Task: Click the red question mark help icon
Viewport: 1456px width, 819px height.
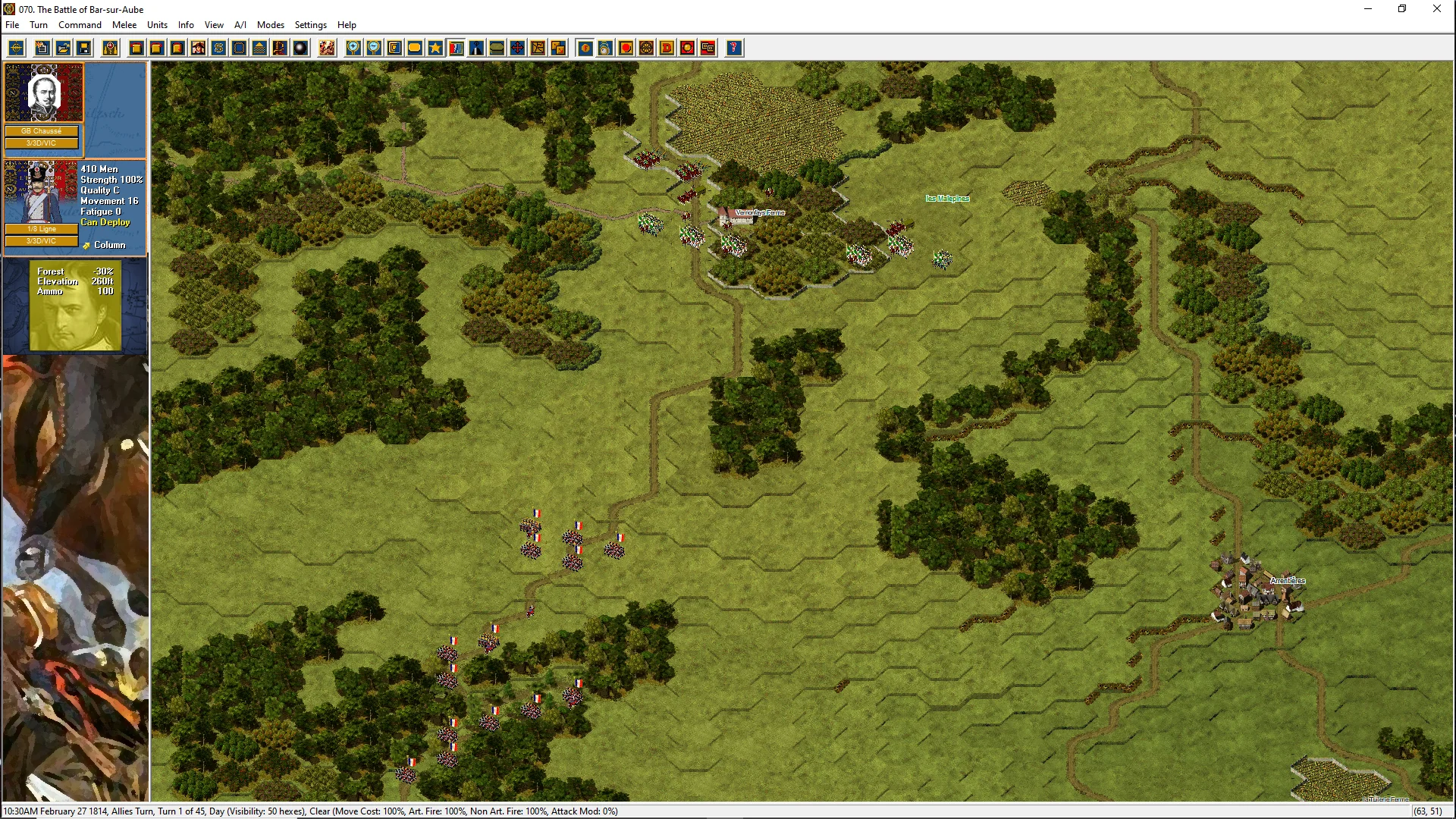Action: [733, 49]
